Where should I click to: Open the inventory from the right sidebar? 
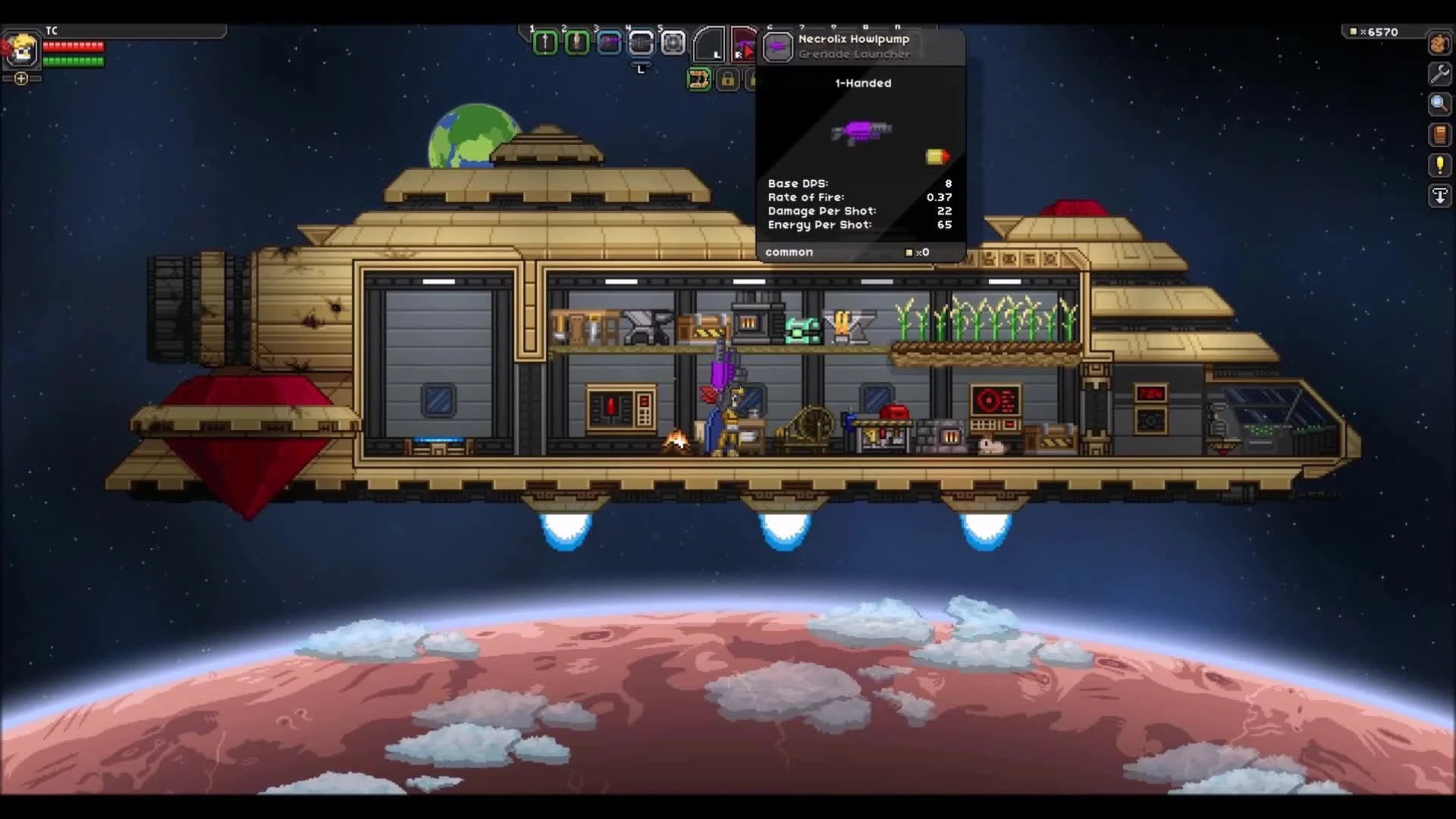click(x=1439, y=44)
